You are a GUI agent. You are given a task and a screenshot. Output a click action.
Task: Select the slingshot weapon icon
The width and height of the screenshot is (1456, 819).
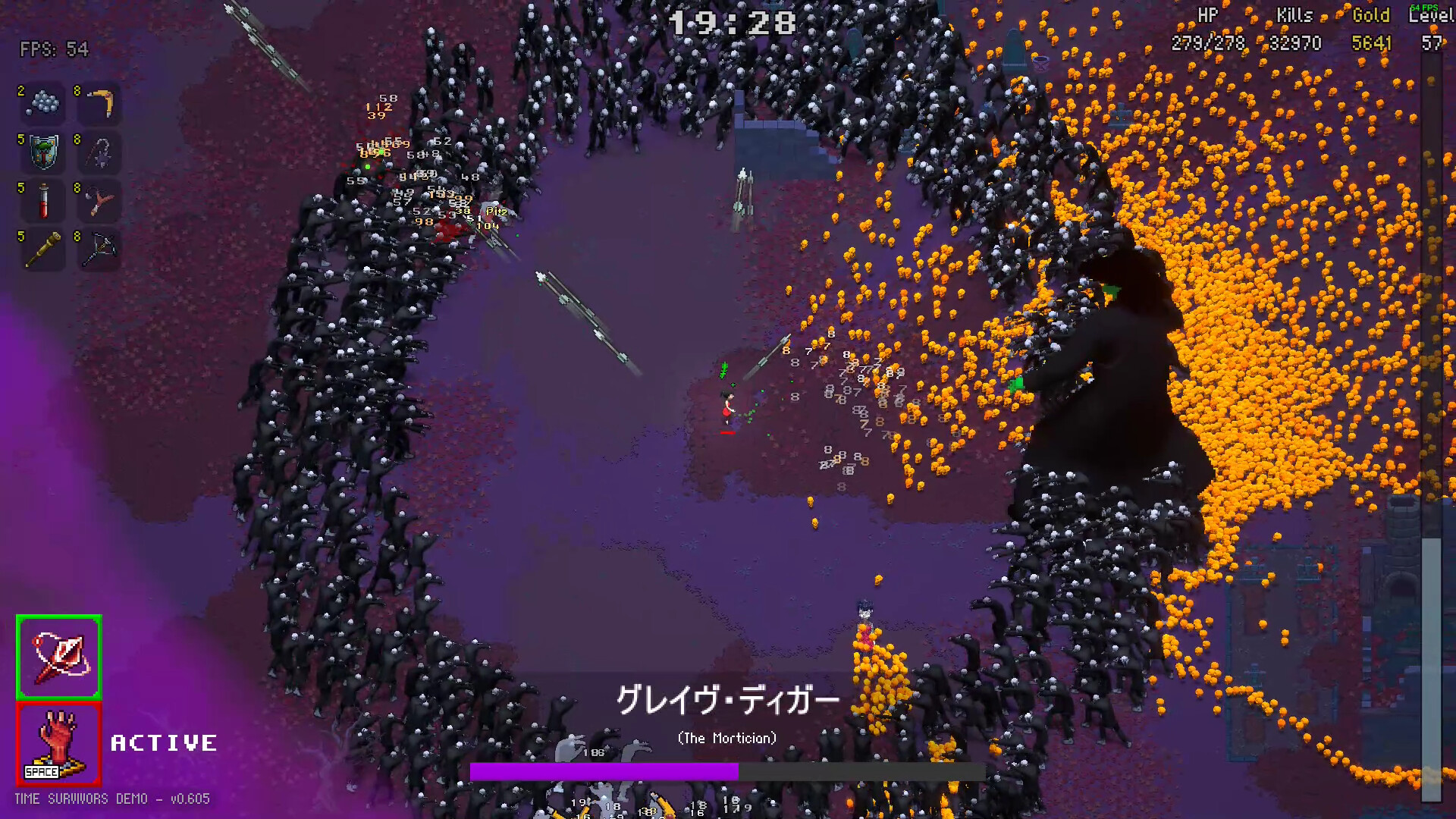click(101, 201)
